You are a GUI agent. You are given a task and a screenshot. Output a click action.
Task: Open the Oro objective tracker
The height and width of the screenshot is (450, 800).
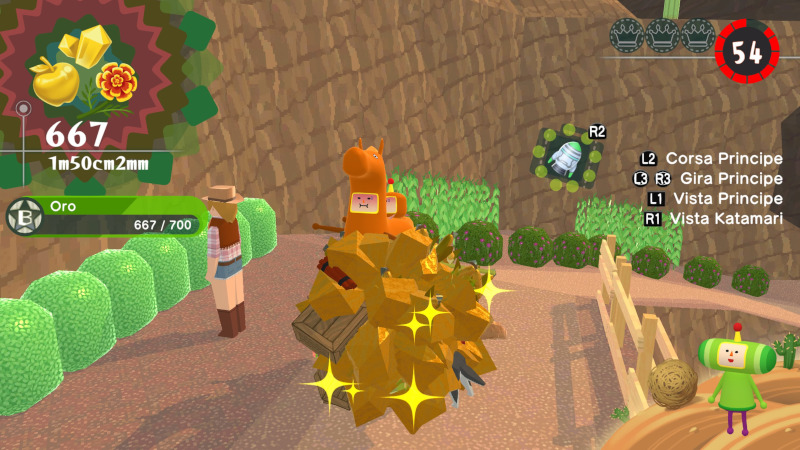108,216
